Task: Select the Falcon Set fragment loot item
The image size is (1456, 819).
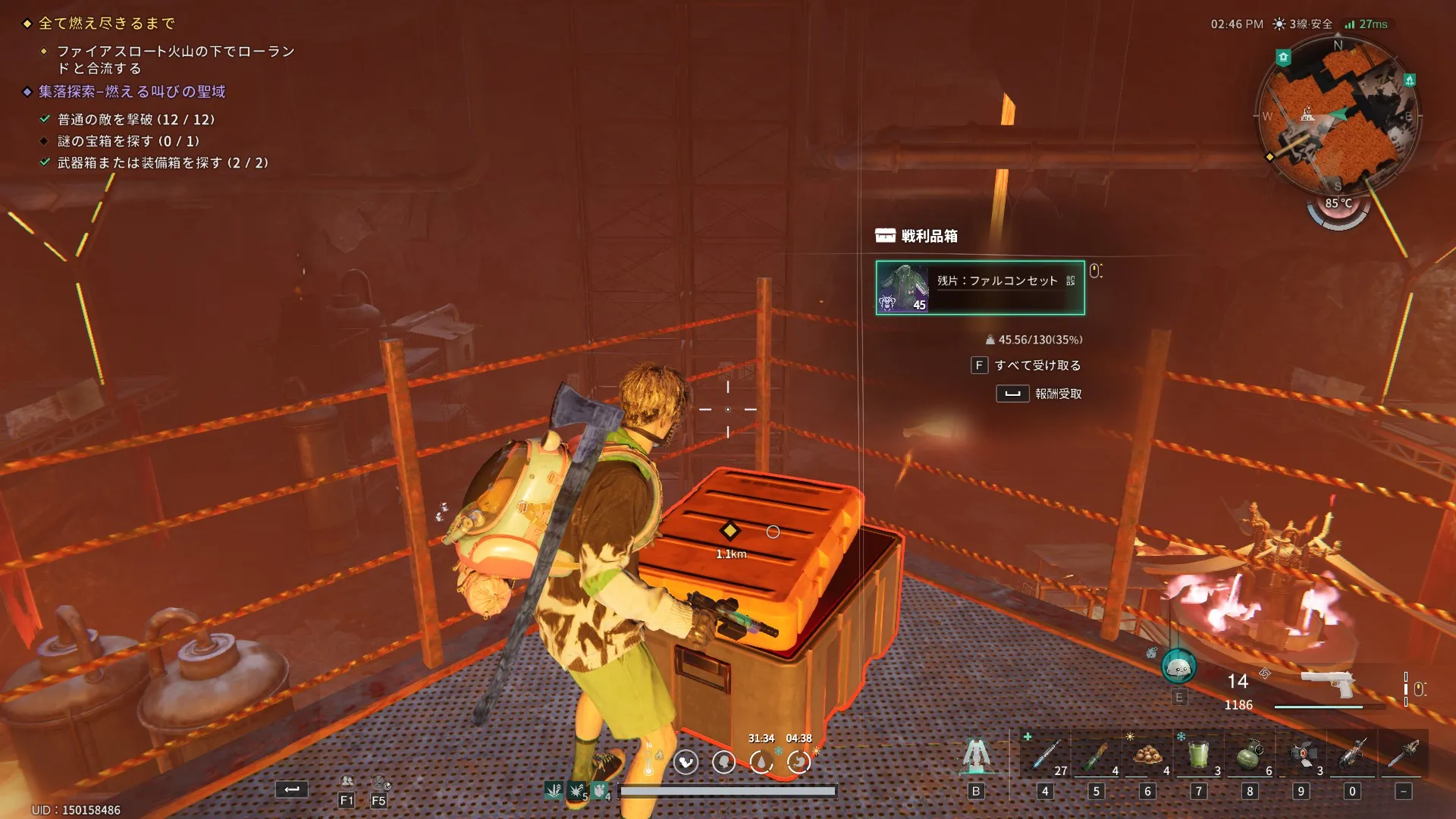Action: click(x=980, y=287)
